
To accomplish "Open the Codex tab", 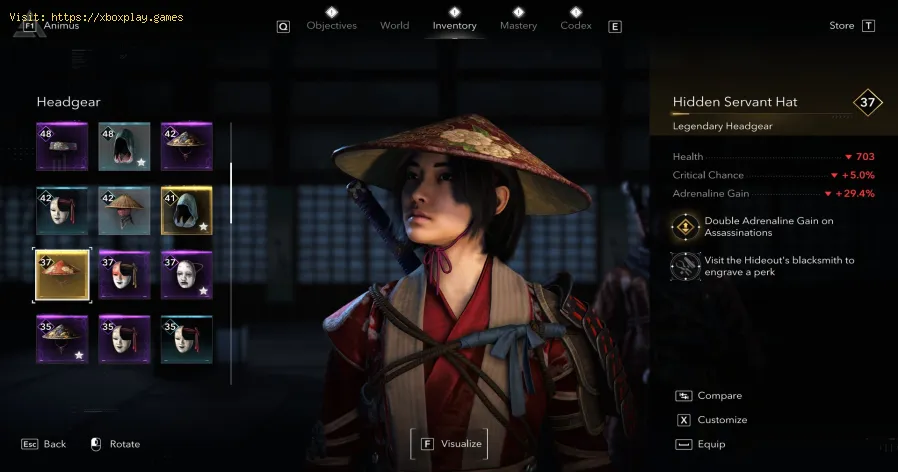I will click(x=576, y=25).
